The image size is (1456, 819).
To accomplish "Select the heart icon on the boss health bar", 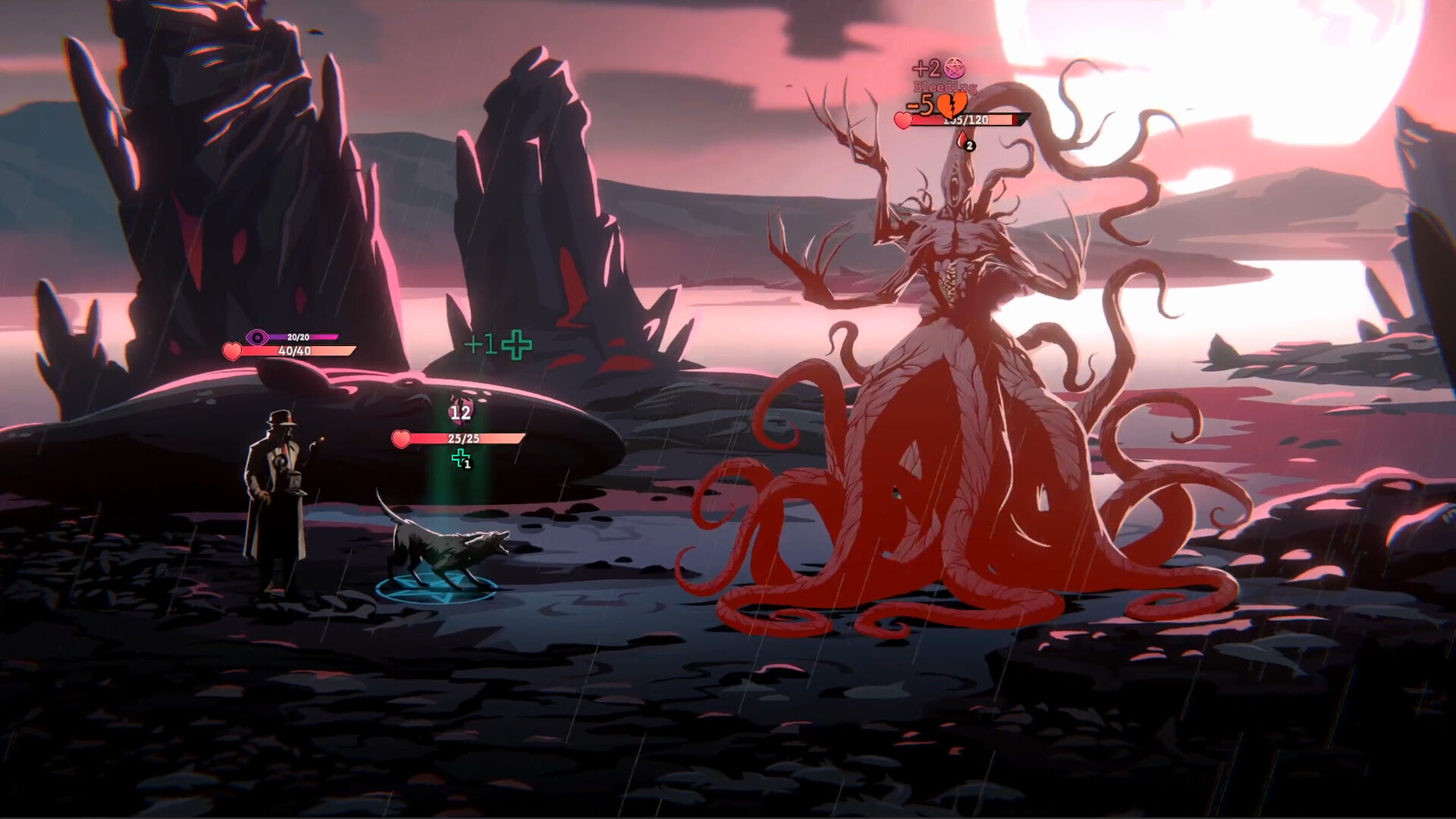I will click(x=903, y=121).
